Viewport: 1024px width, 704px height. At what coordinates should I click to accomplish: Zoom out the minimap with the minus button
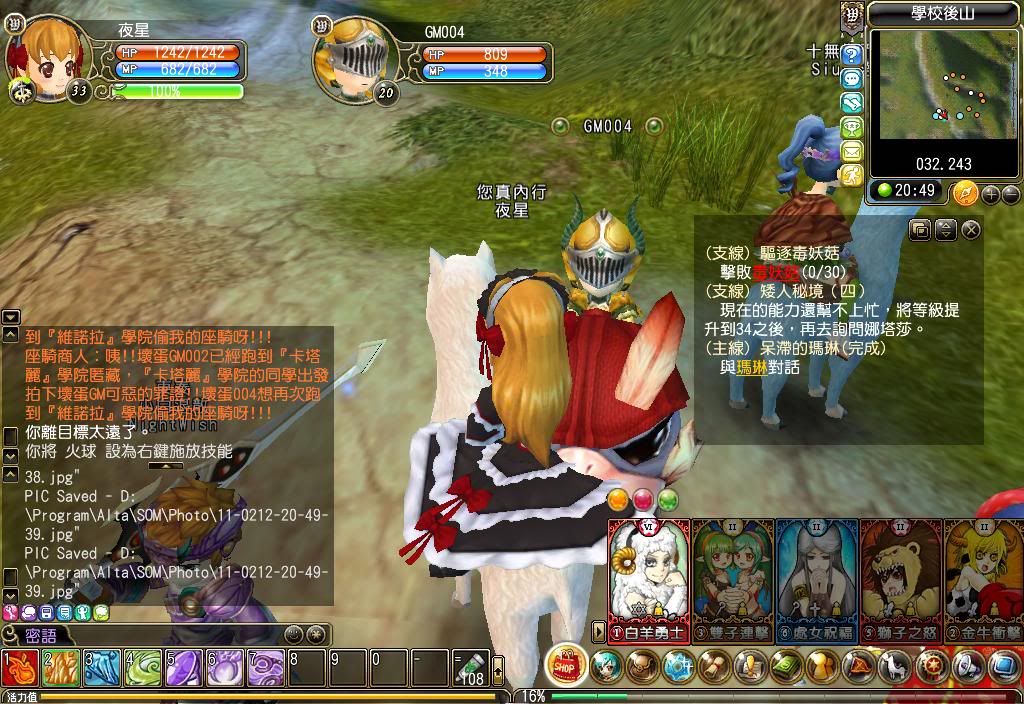pyautogui.click(x=1009, y=194)
